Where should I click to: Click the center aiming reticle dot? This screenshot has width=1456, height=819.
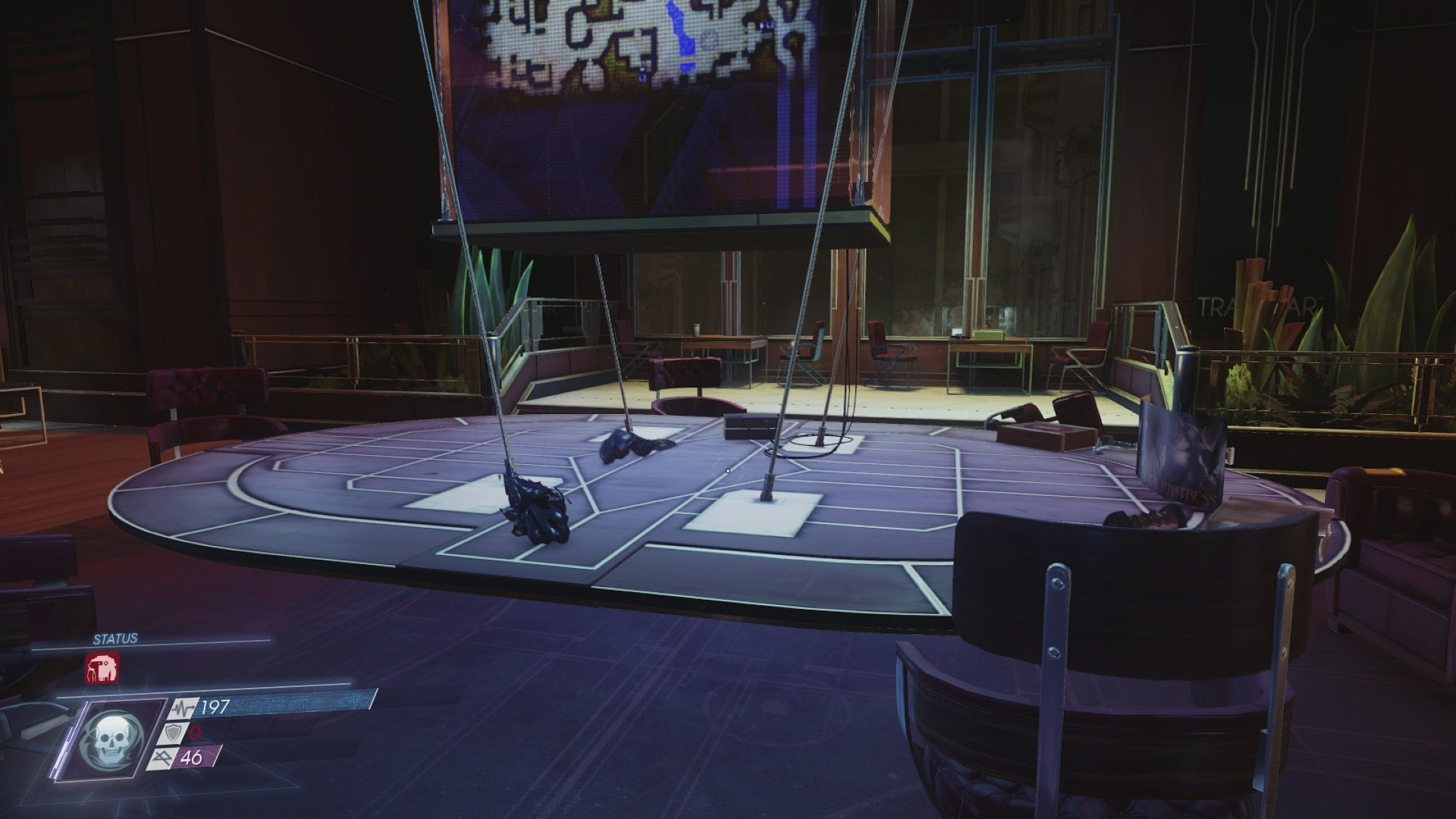pyautogui.click(x=726, y=470)
